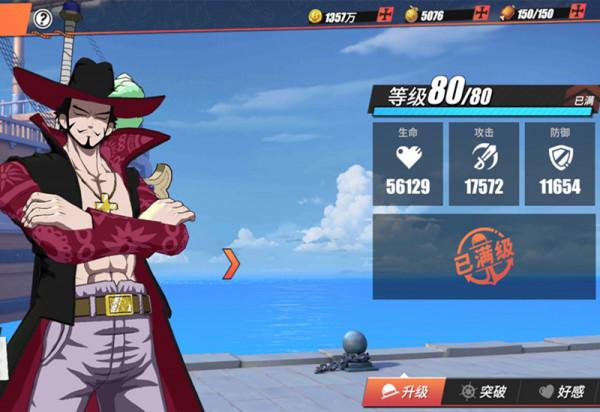Switch to the 升级 level-up tab
Image resolution: width=600 pixels, height=412 pixels.
point(402,392)
